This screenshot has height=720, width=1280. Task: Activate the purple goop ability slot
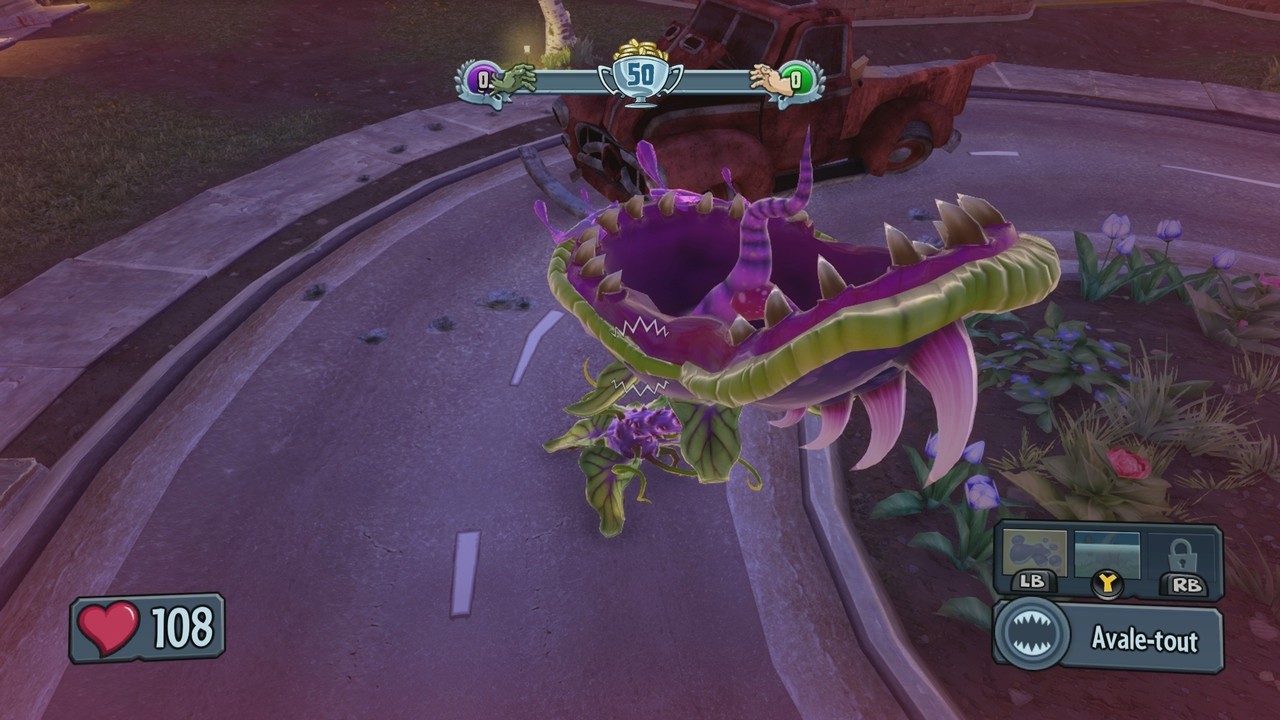pyautogui.click(x=1034, y=555)
